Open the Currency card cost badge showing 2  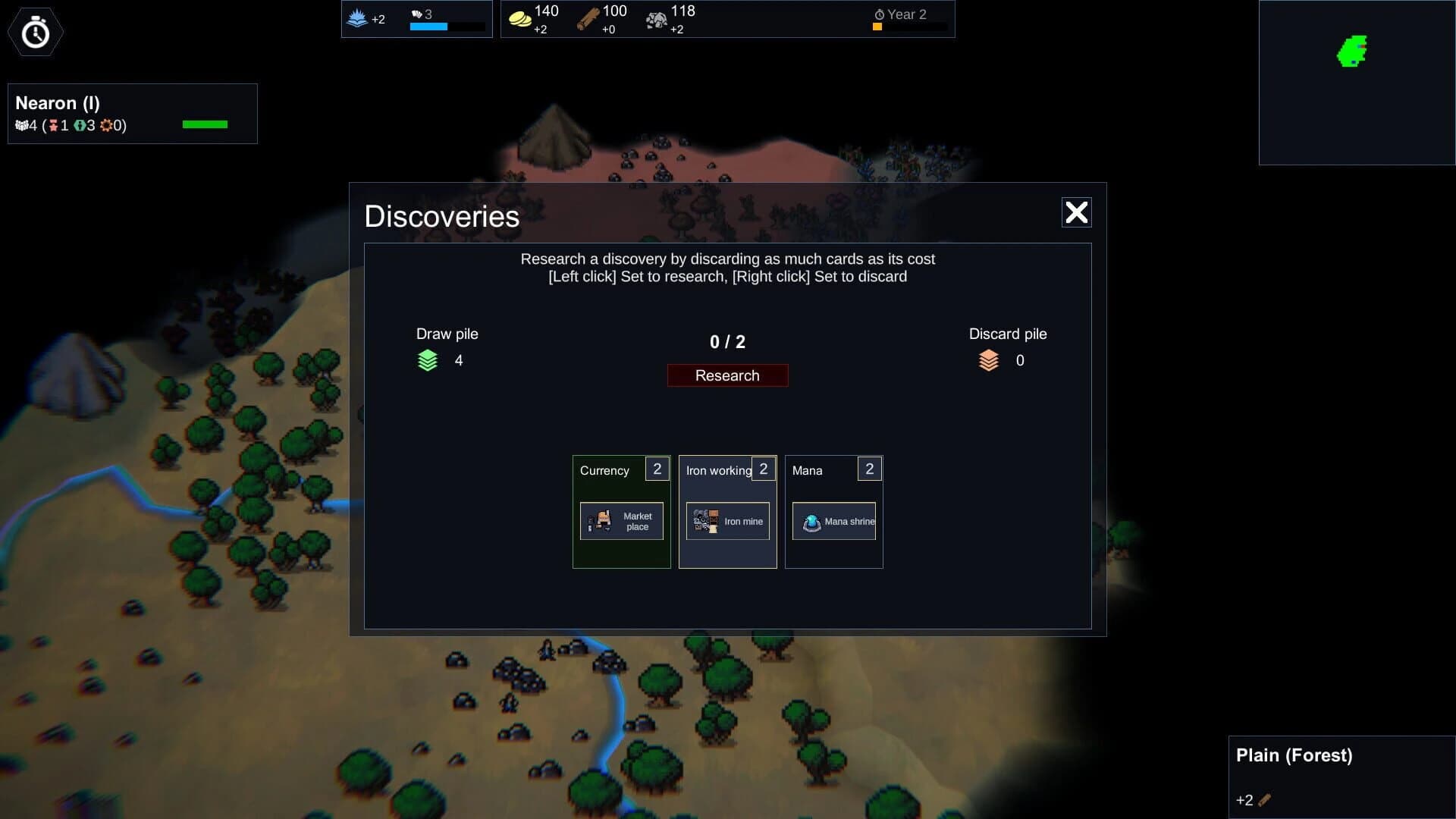pyautogui.click(x=657, y=469)
